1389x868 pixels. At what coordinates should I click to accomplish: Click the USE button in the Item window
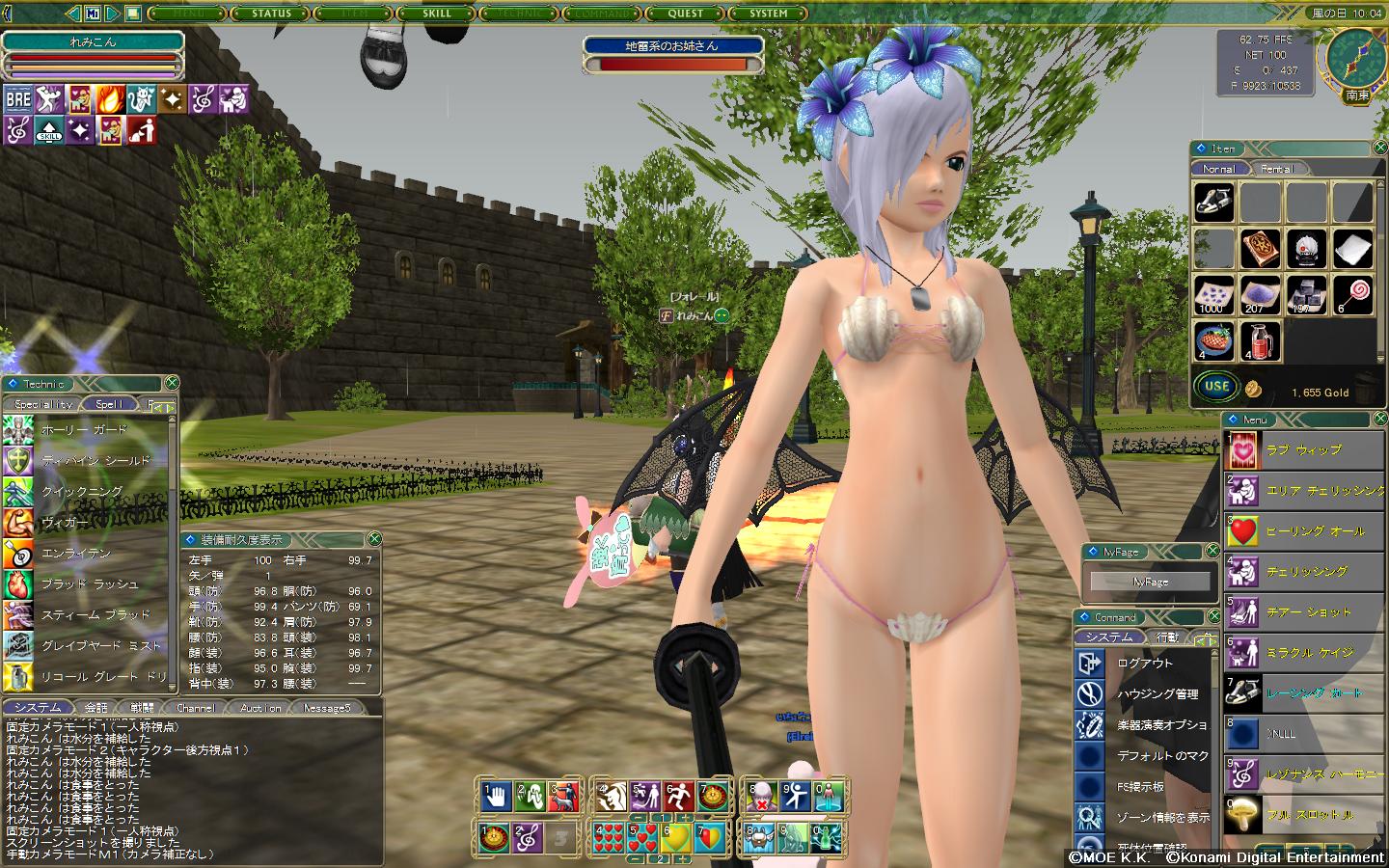pos(1217,387)
